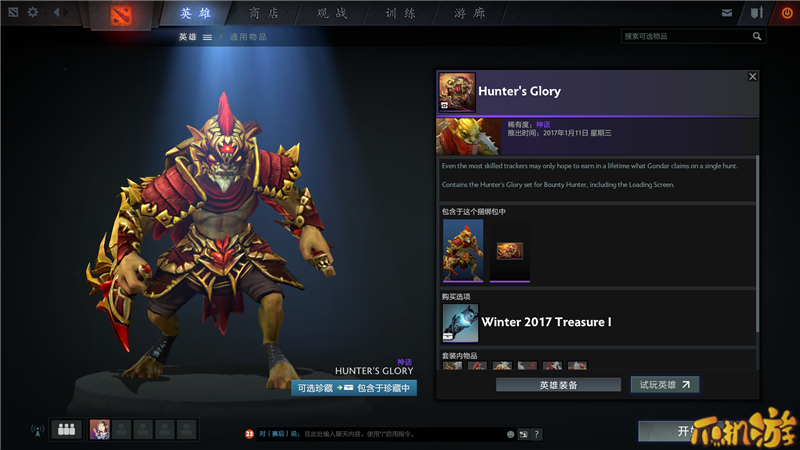Image resolution: width=800 pixels, height=450 pixels.
Task: Open the 训练 (Learn) tab
Action: (400, 13)
